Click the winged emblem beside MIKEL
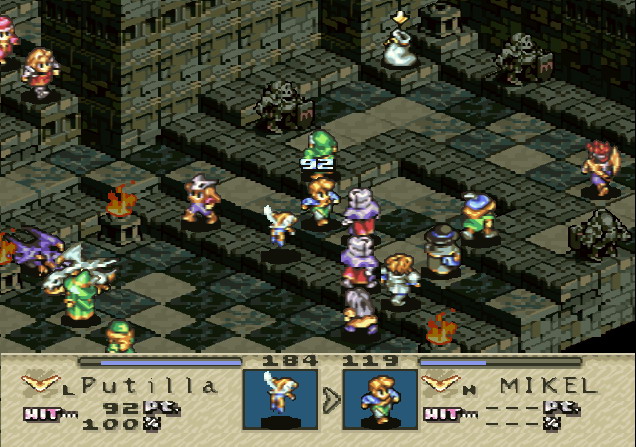636x447 pixels. point(440,382)
